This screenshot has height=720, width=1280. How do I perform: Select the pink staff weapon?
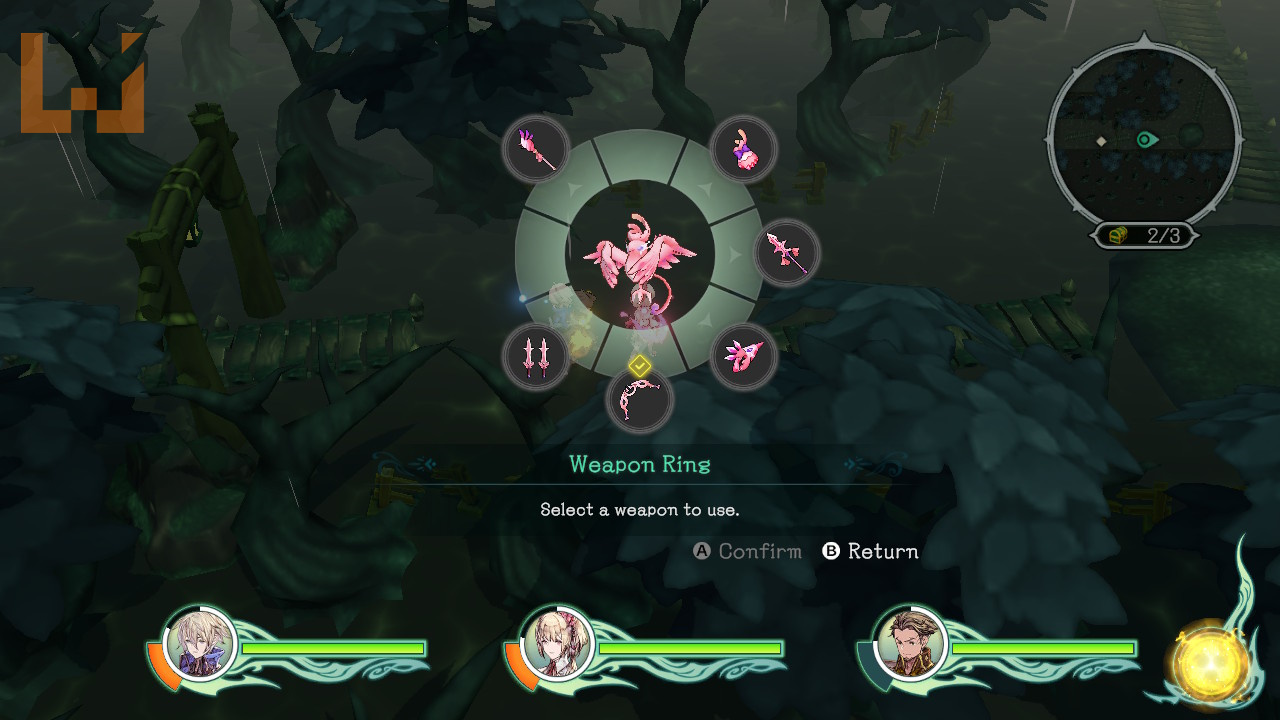[x=536, y=149]
